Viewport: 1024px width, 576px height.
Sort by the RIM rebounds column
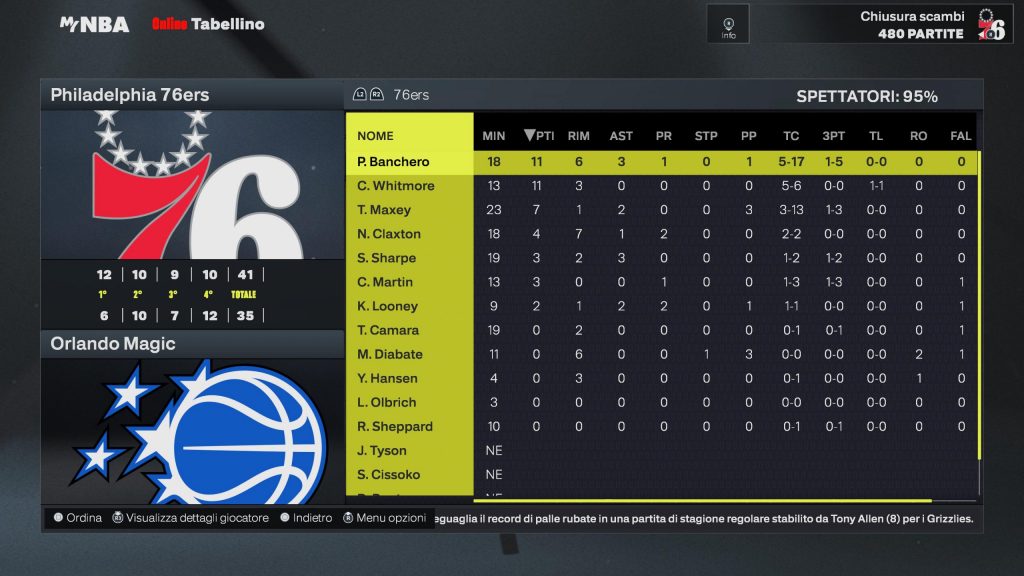[x=578, y=136]
